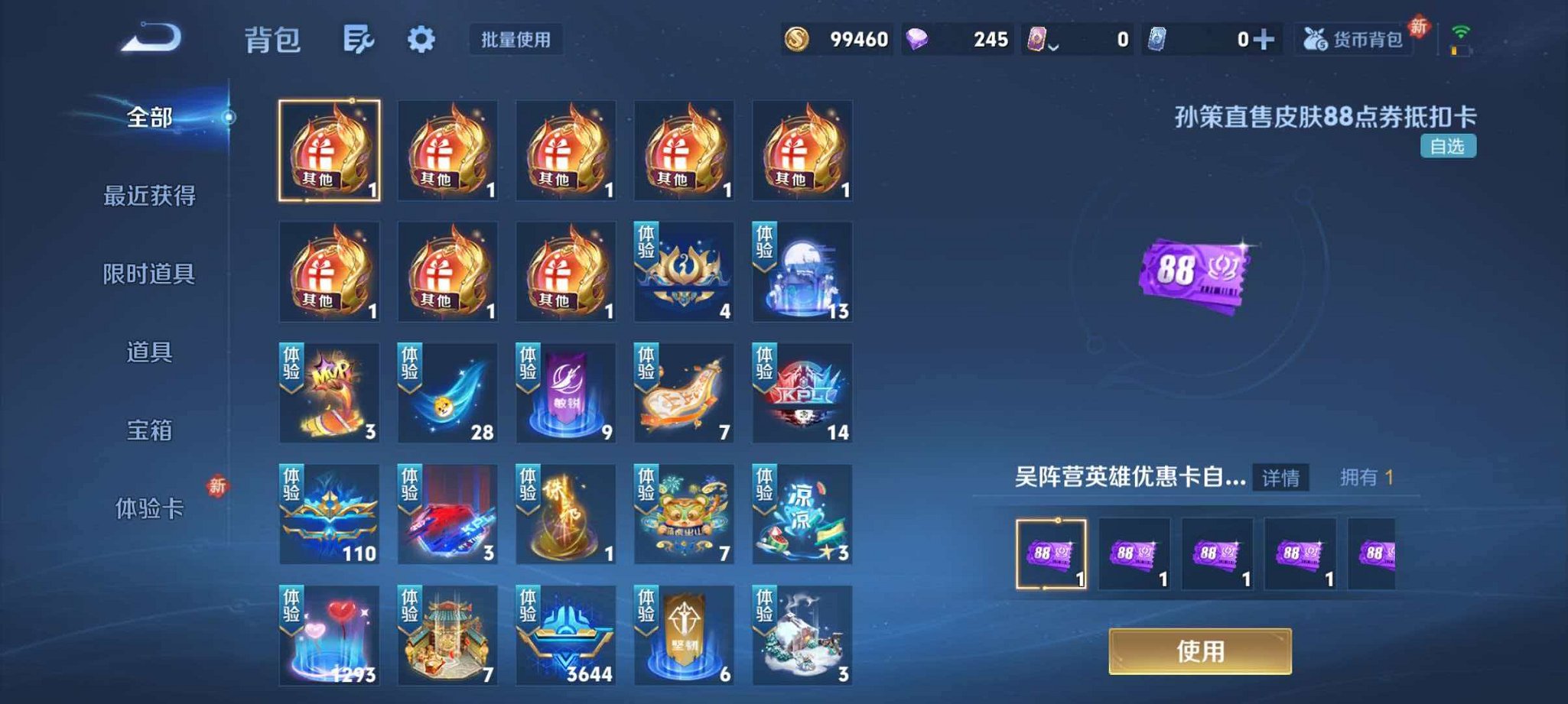The height and width of the screenshot is (704, 1568).
Task: Open the 货币背包 currency backpack
Action: click(x=1350, y=42)
